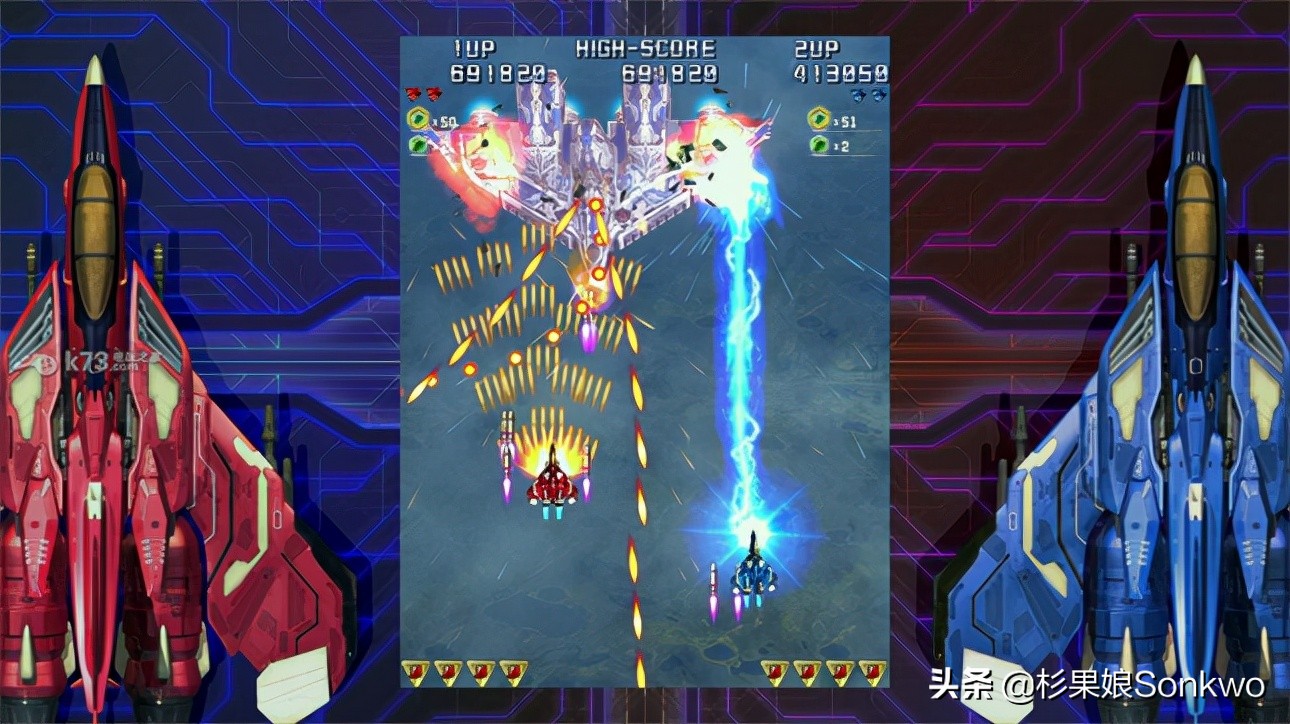Click the blue Player 2 life icon
This screenshot has height=724, width=1290.
[858, 94]
